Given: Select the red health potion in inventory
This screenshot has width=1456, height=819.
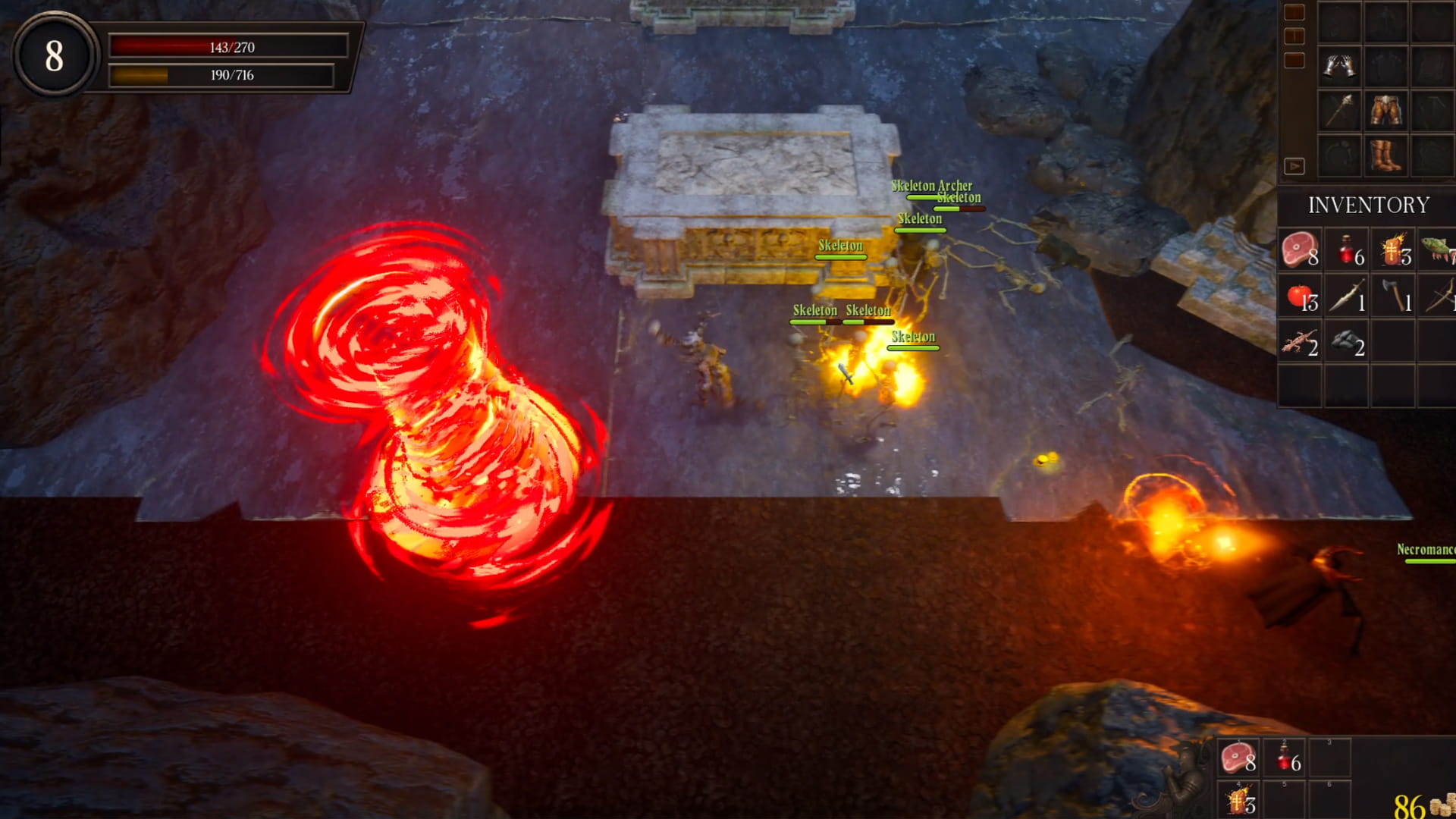Looking at the screenshot, I should [1348, 250].
